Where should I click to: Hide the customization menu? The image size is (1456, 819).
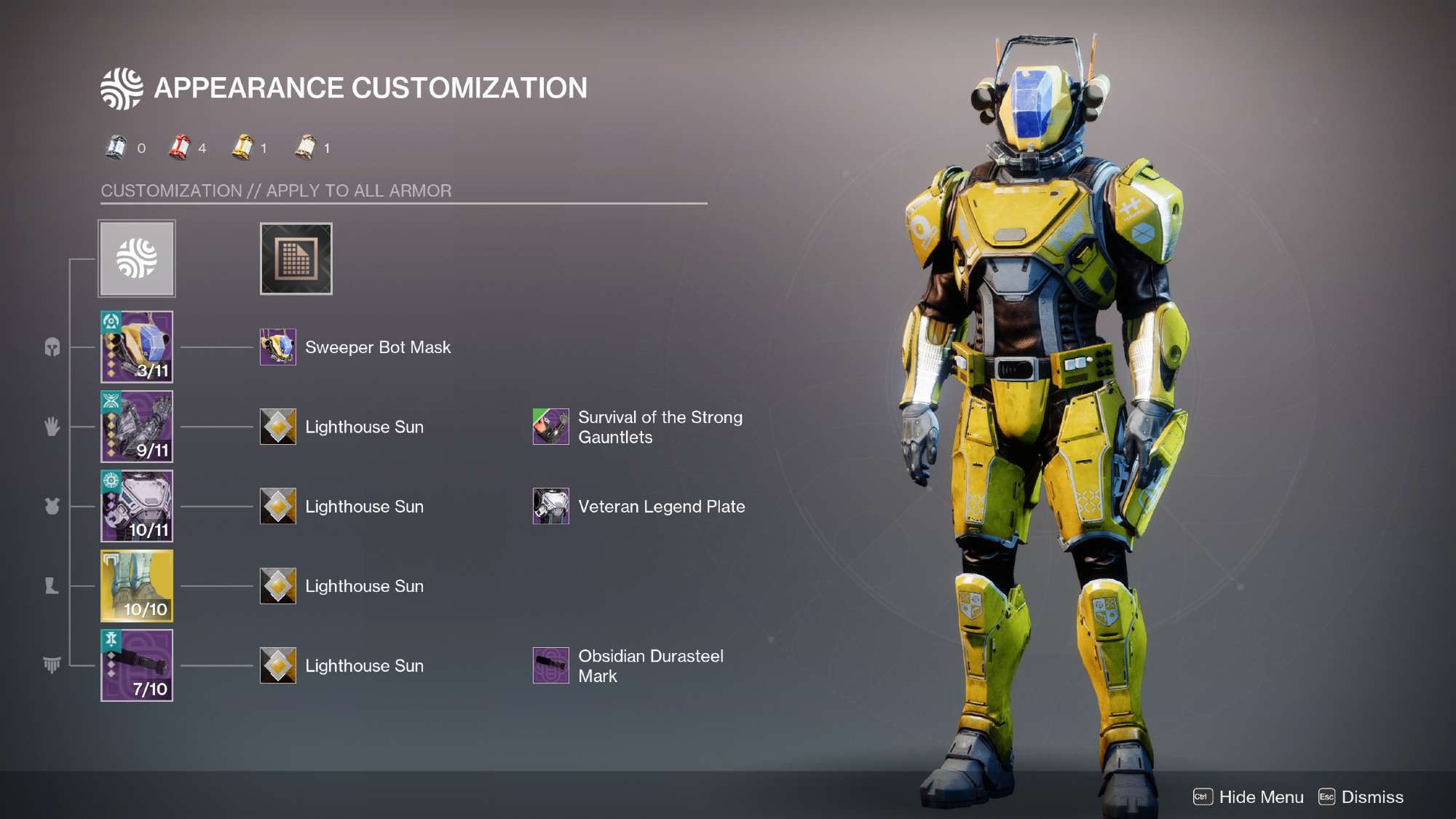(x=1249, y=797)
